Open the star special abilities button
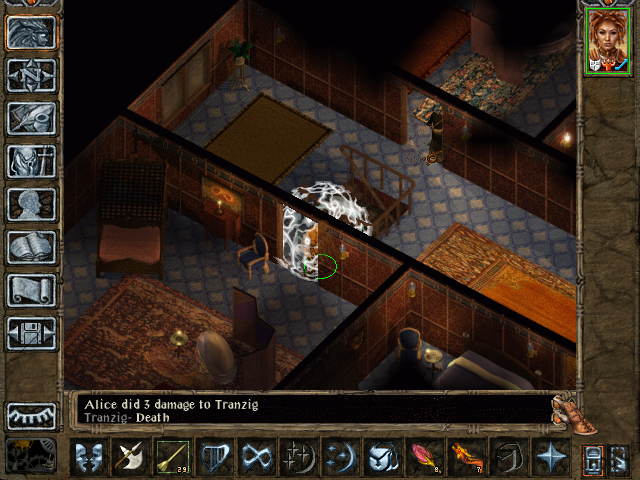640x480 pixels. pos(550,457)
